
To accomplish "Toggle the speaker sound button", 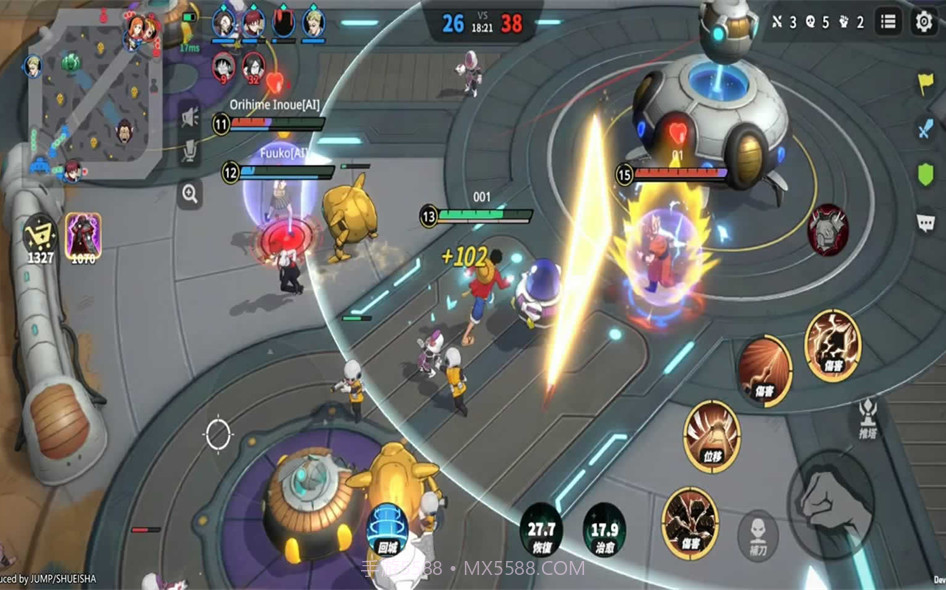I will coord(189,117).
